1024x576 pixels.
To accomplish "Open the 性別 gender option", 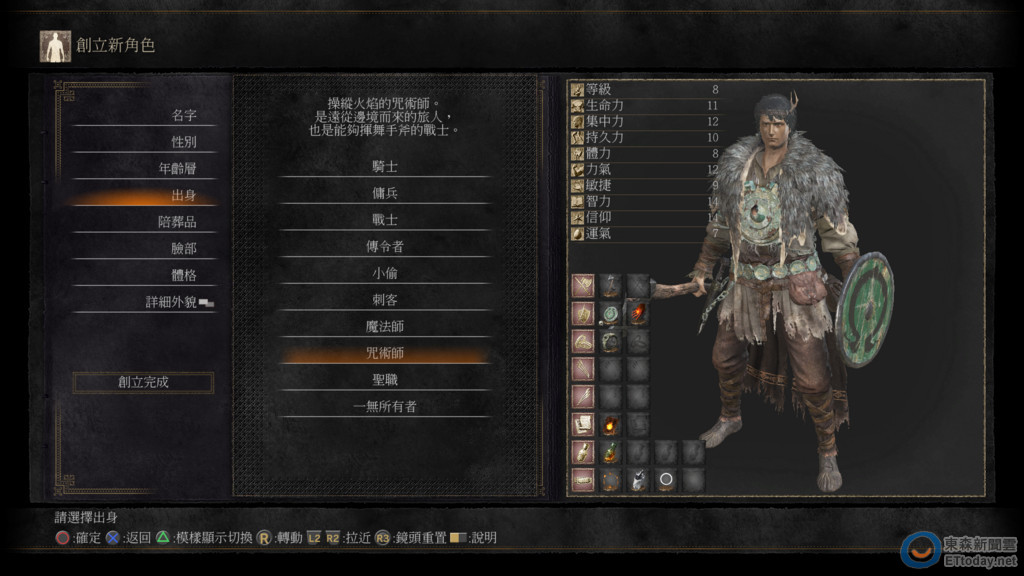I will click(183, 142).
